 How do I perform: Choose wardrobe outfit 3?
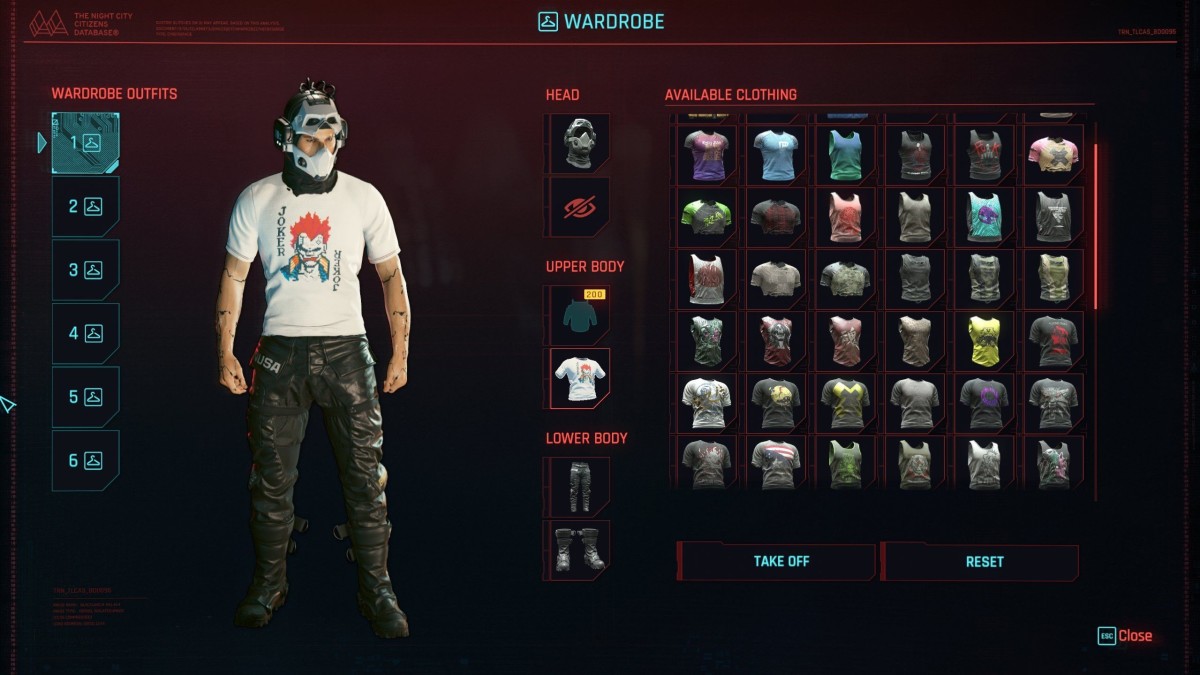click(x=85, y=270)
